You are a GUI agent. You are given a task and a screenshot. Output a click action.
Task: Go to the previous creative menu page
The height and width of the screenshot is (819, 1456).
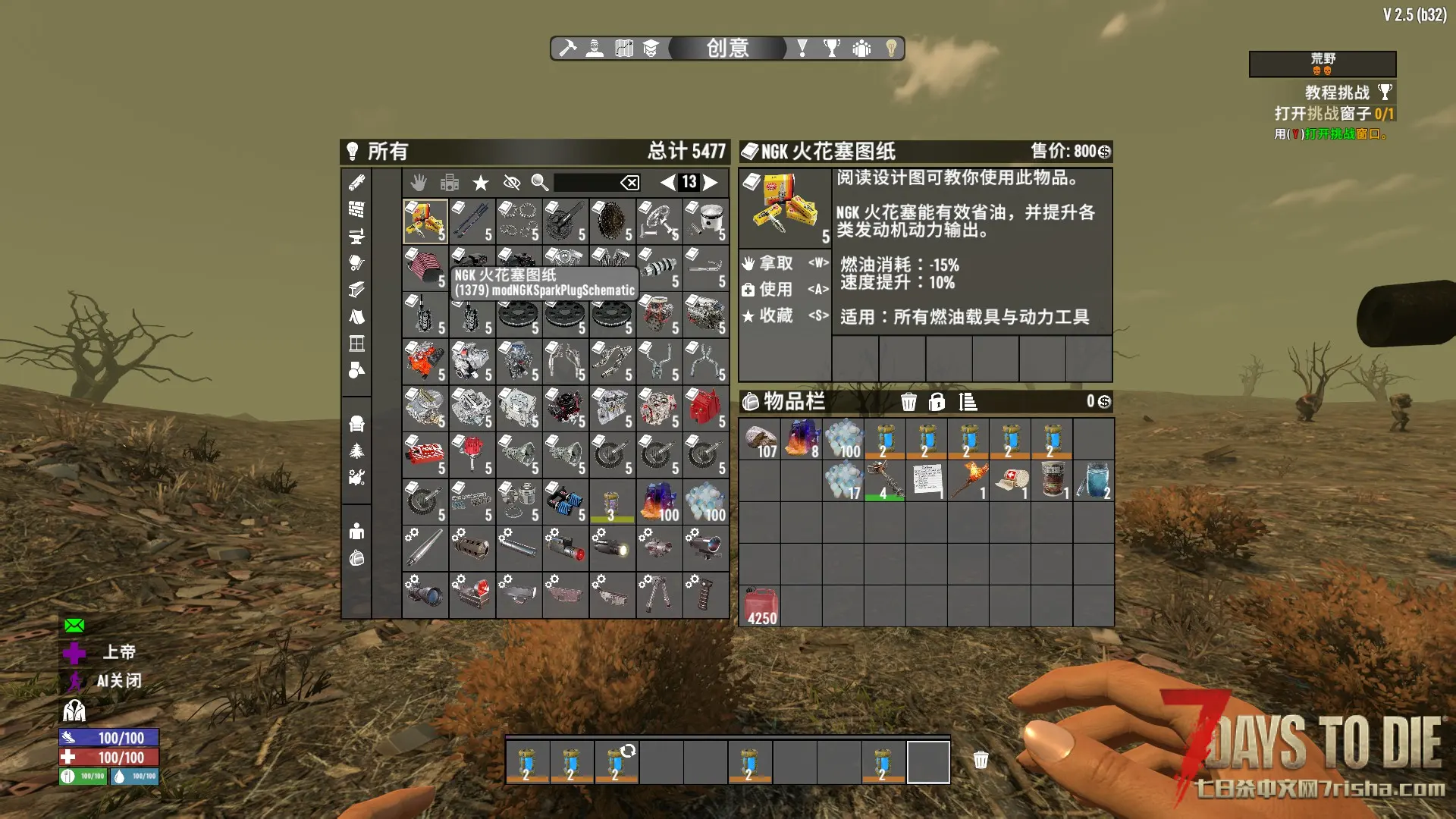pos(667,182)
